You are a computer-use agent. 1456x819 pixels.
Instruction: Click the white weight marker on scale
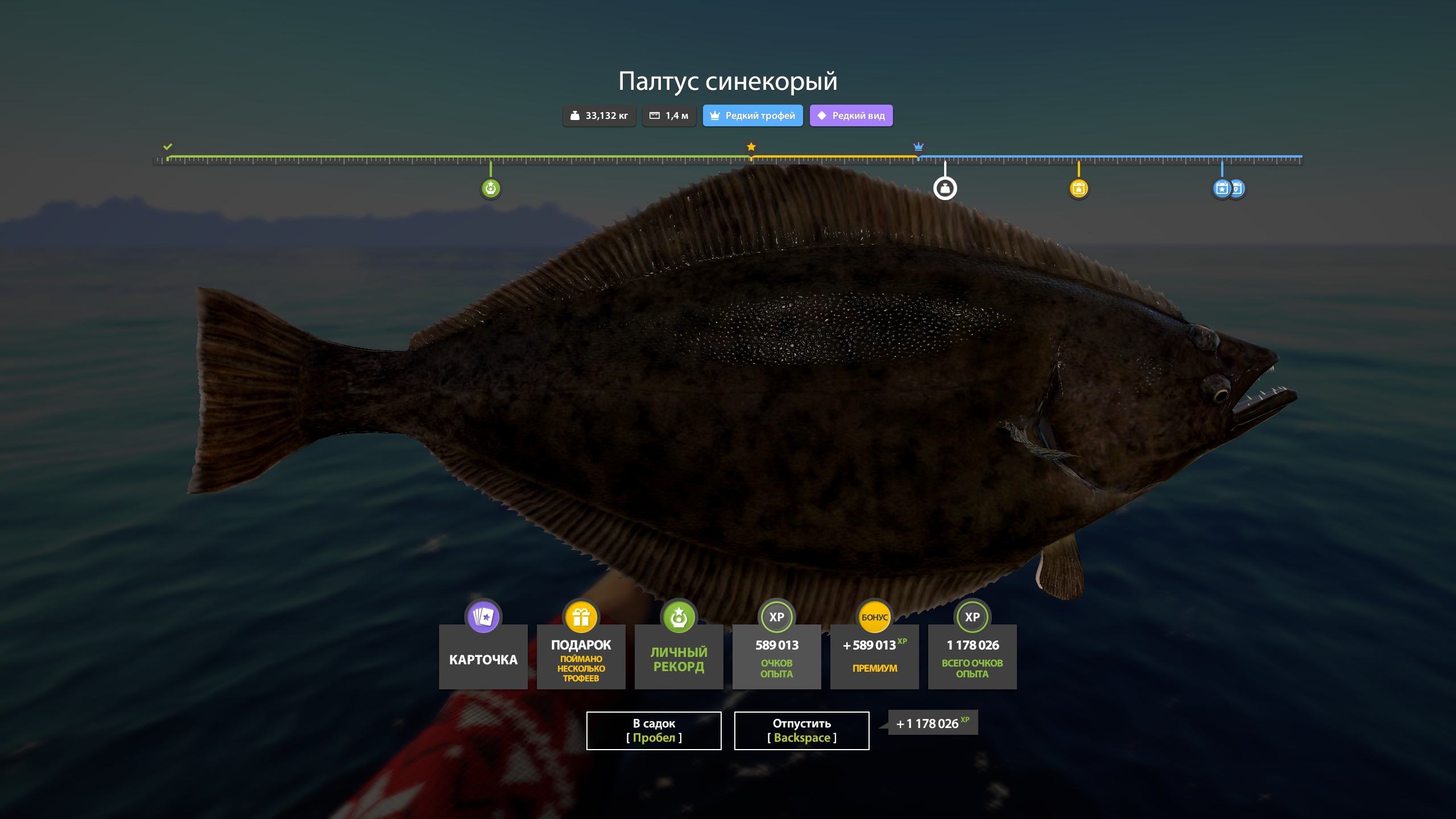coord(945,188)
